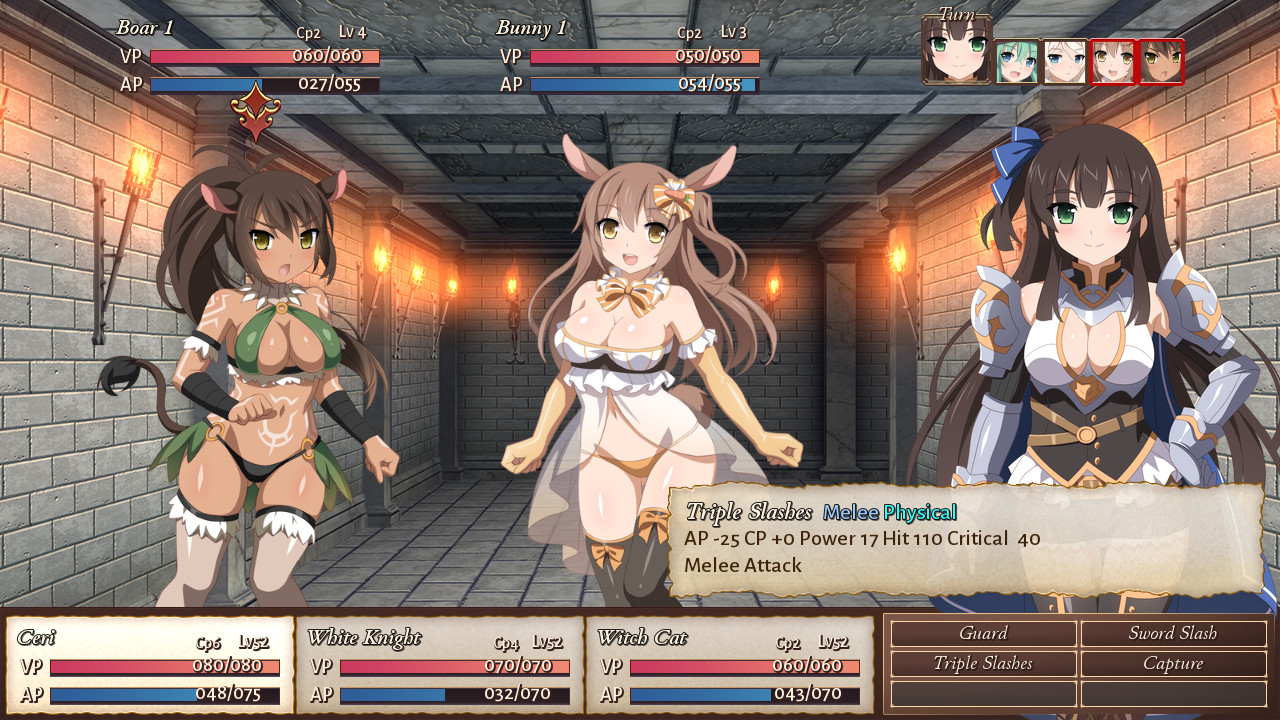Choose the Capture command

pos(1175,663)
